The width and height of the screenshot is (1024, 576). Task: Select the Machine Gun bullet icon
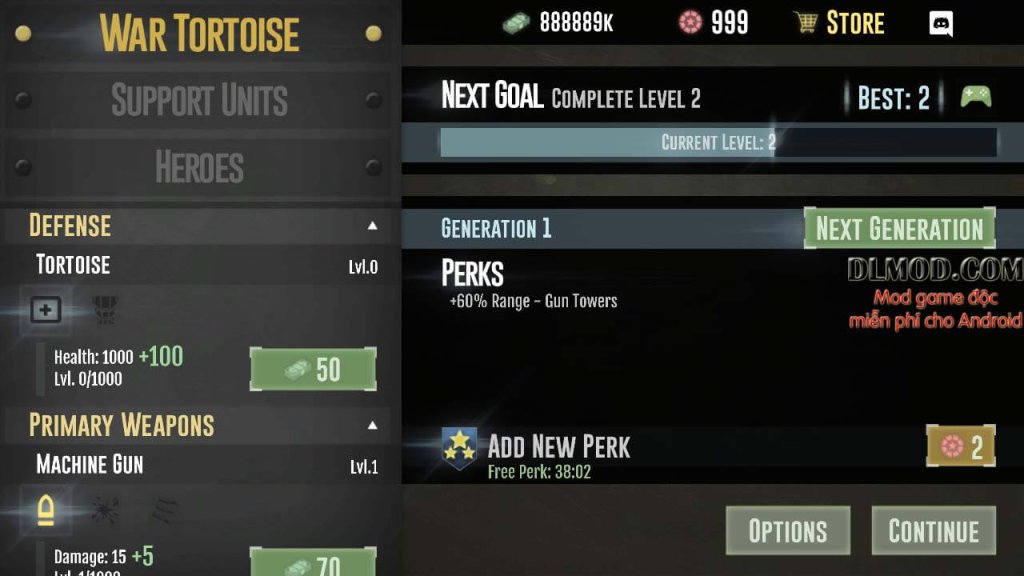pos(45,510)
